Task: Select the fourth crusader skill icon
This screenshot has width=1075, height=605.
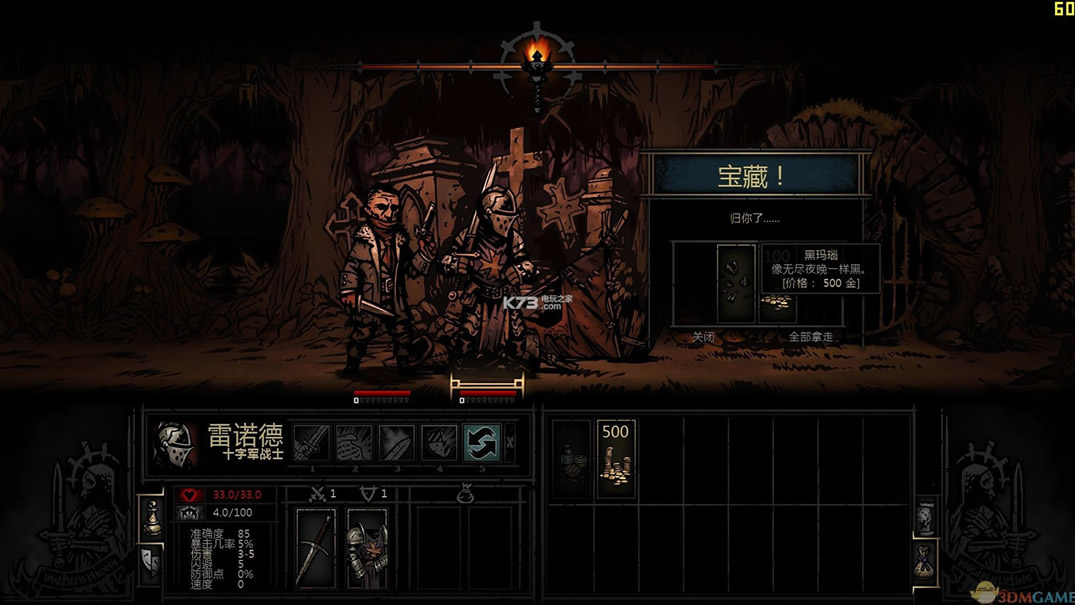Action: [x=440, y=443]
